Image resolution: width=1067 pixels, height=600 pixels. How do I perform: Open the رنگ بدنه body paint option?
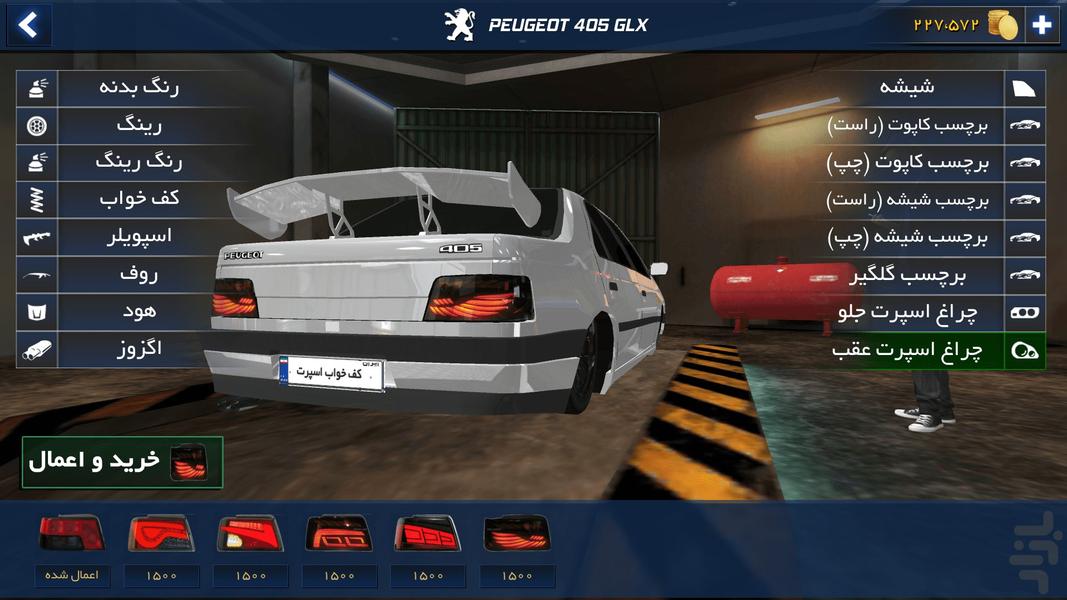pos(138,88)
